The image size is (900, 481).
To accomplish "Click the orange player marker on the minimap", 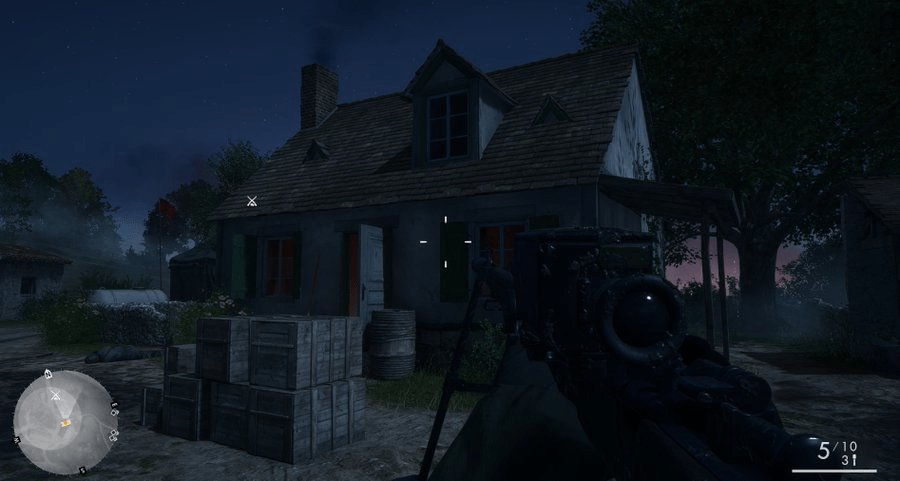I will point(65,424).
